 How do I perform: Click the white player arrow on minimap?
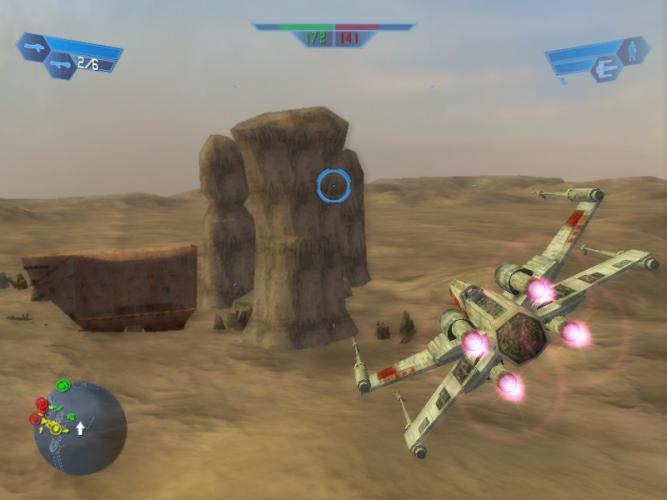tap(81, 427)
